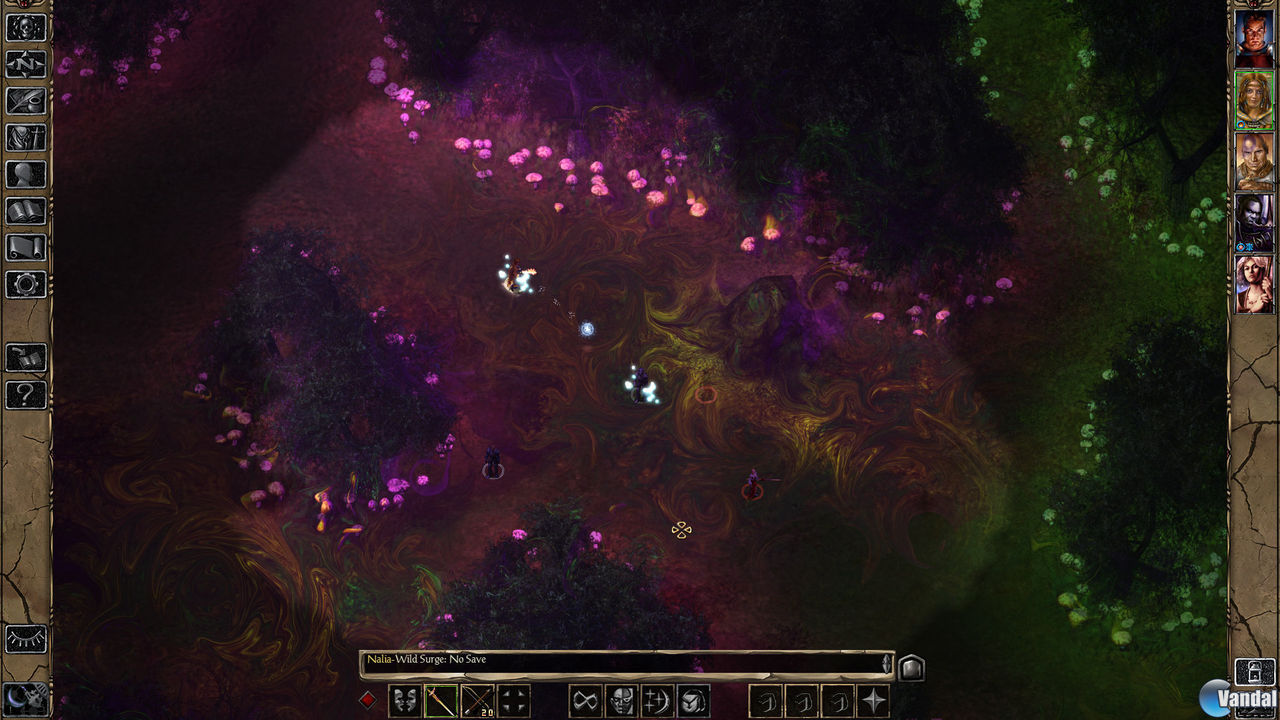The image size is (1280, 720).
Task: Activate the theater masks talk action
Action: point(404,700)
